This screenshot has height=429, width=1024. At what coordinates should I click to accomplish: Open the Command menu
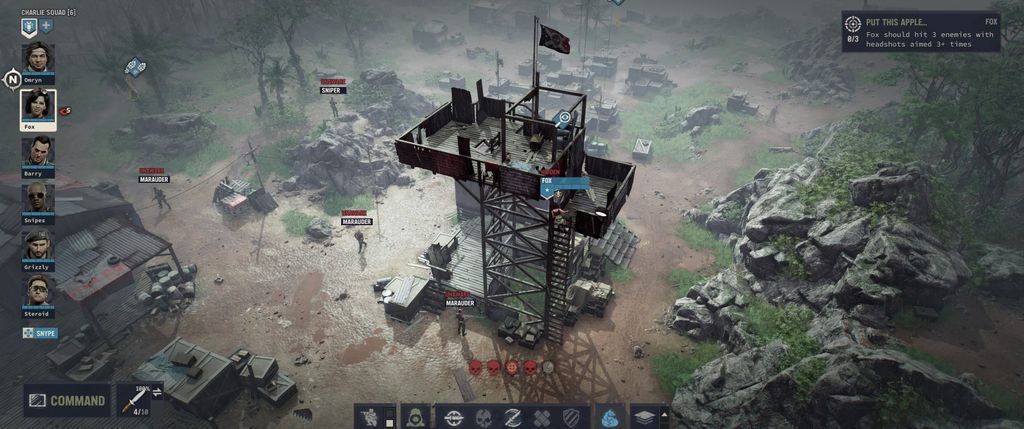67,401
